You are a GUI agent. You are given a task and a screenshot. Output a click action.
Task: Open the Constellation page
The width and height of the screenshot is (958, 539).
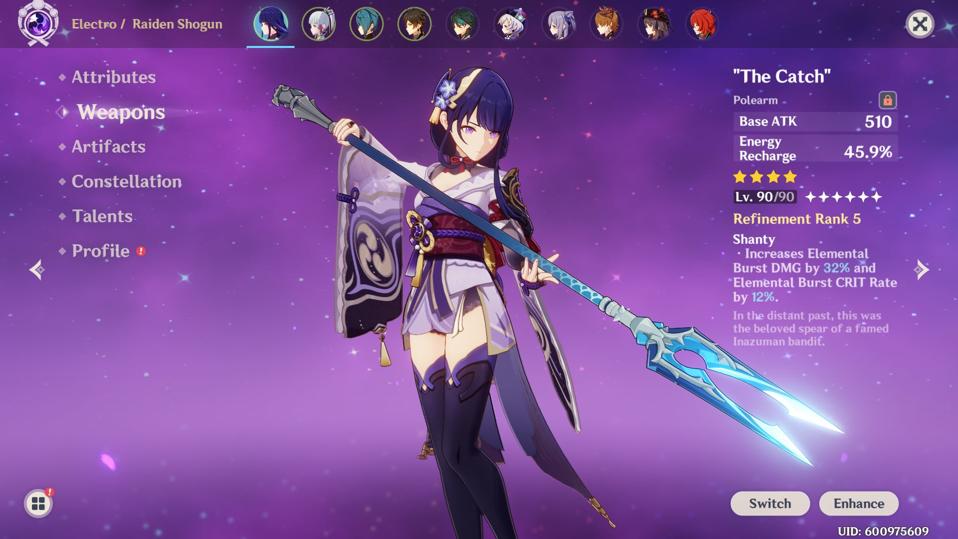coord(126,182)
